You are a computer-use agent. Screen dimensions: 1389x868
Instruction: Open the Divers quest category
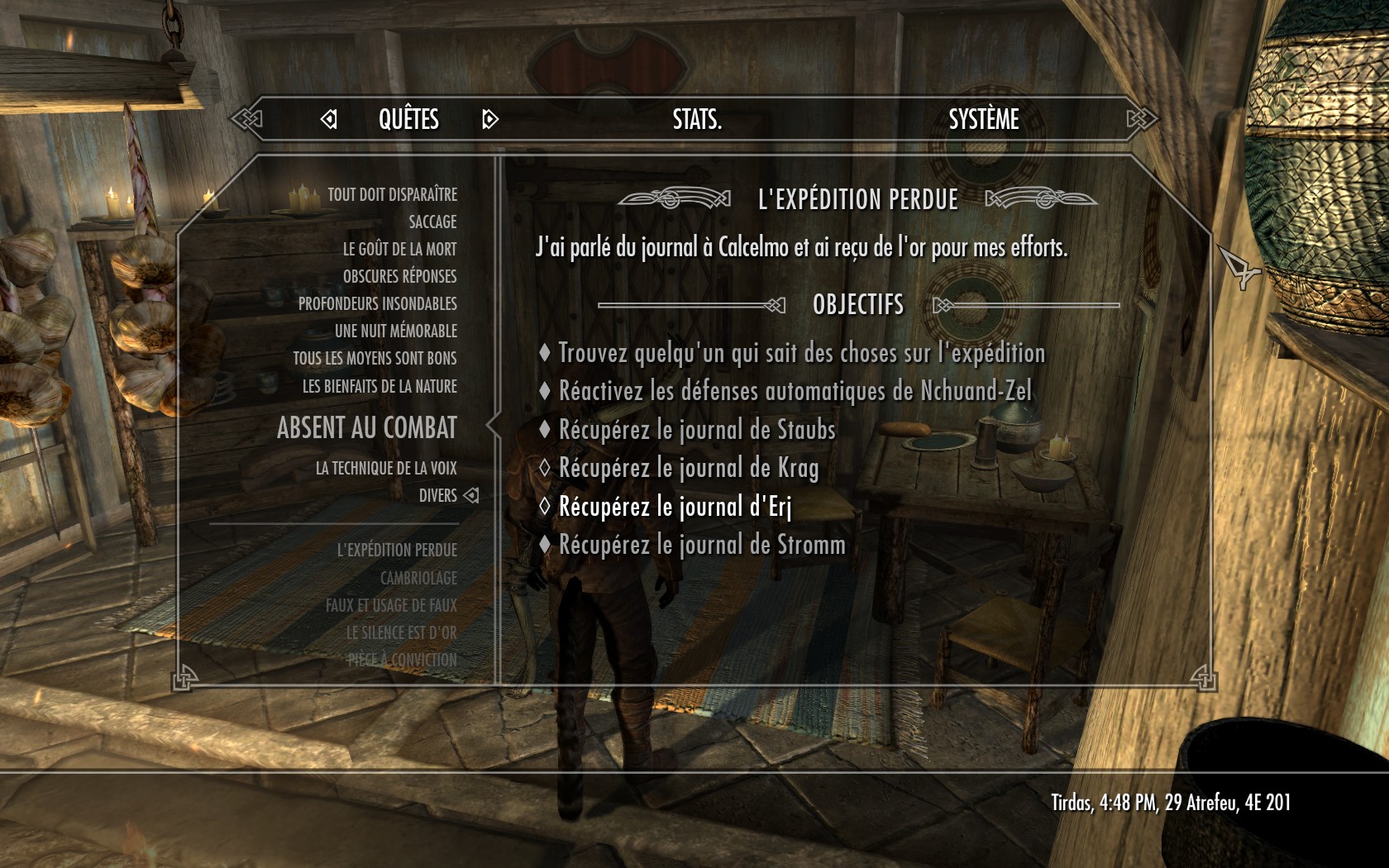point(437,496)
